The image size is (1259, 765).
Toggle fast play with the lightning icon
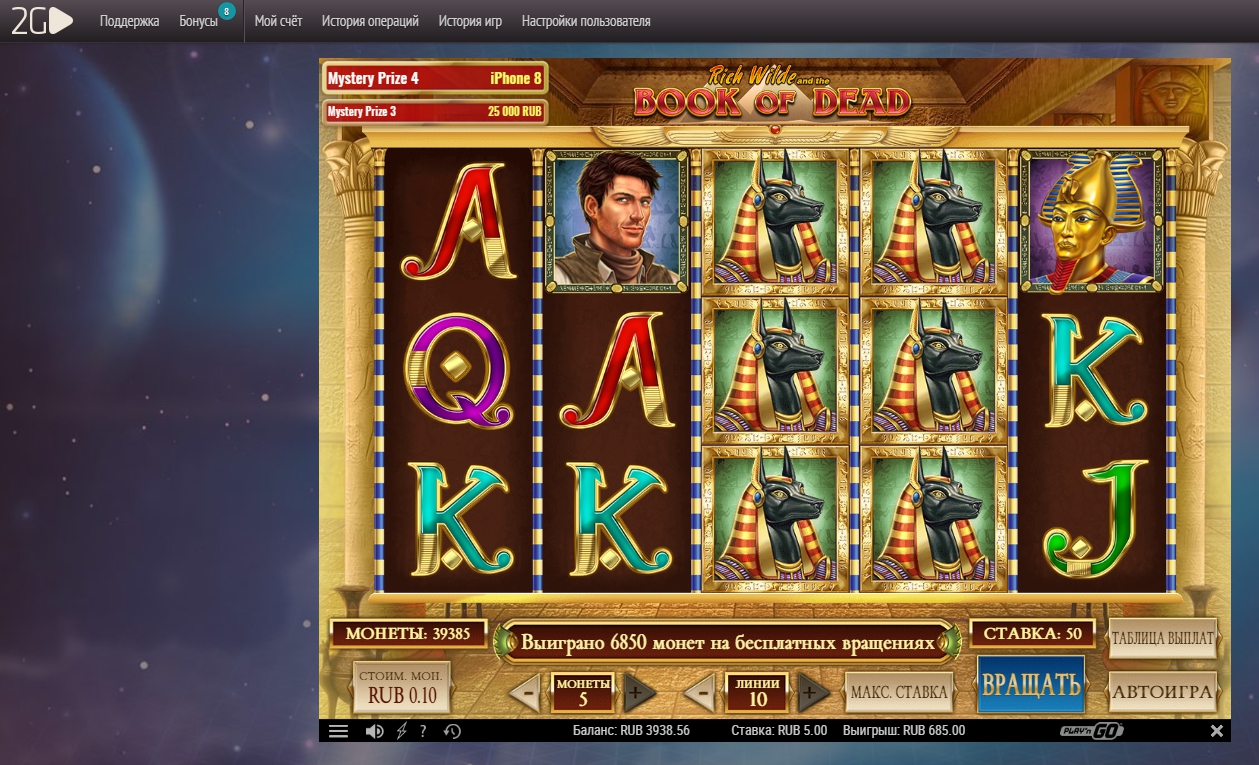(402, 731)
